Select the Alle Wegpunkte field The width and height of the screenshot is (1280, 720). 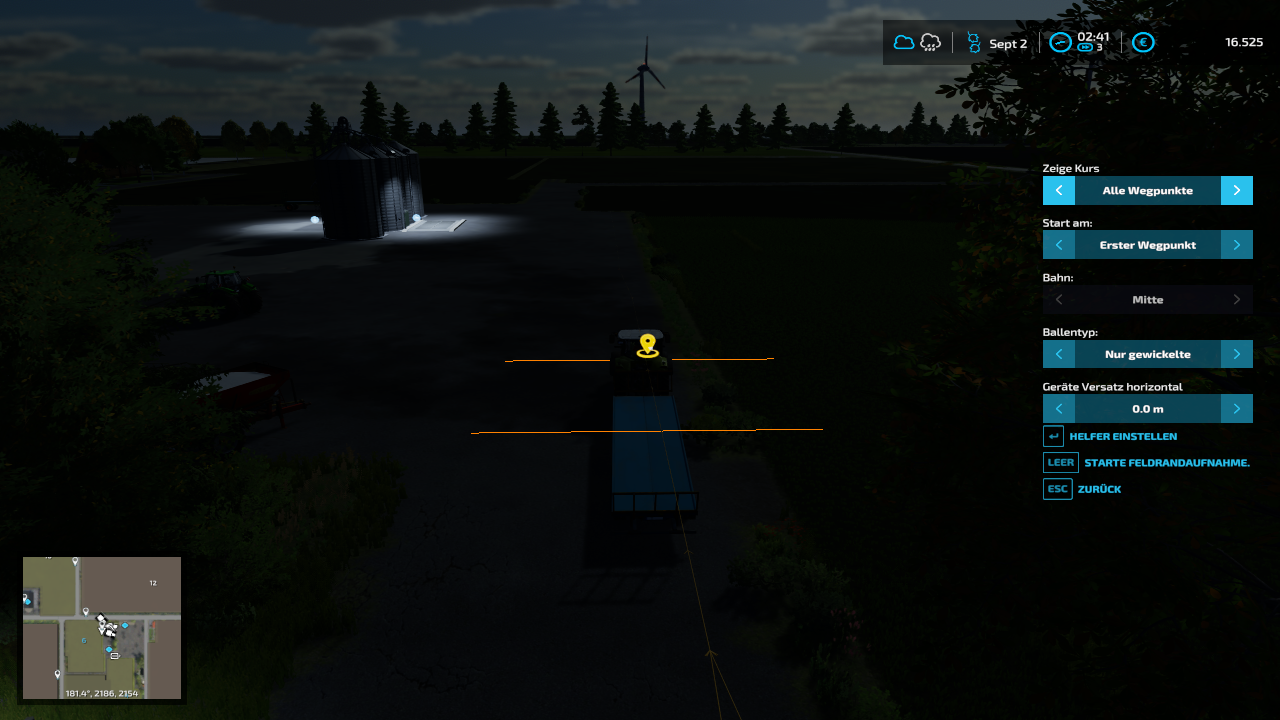tap(1147, 190)
